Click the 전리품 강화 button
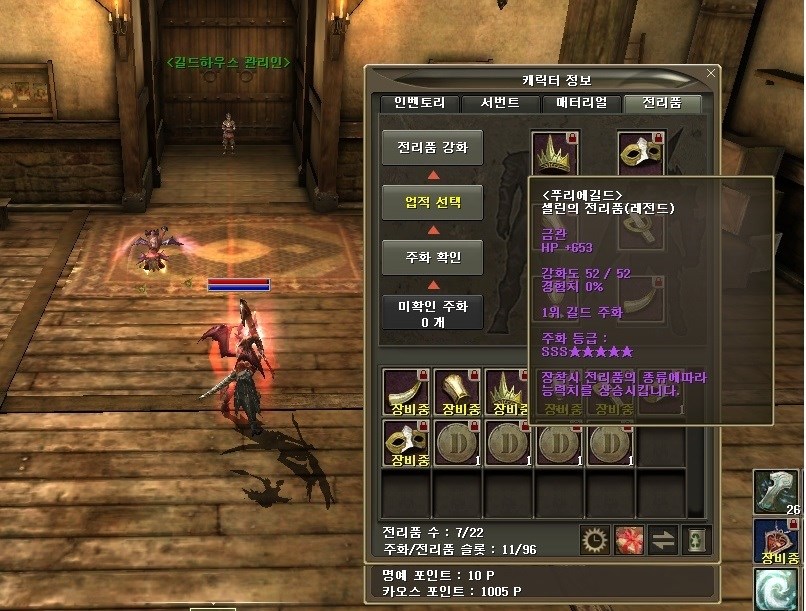 point(432,148)
